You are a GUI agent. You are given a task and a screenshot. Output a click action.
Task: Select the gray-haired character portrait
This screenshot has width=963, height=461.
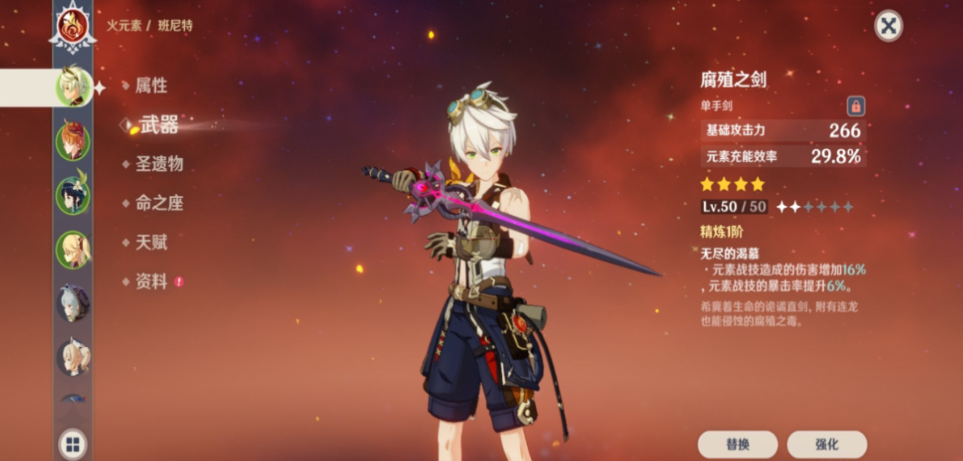(x=73, y=303)
